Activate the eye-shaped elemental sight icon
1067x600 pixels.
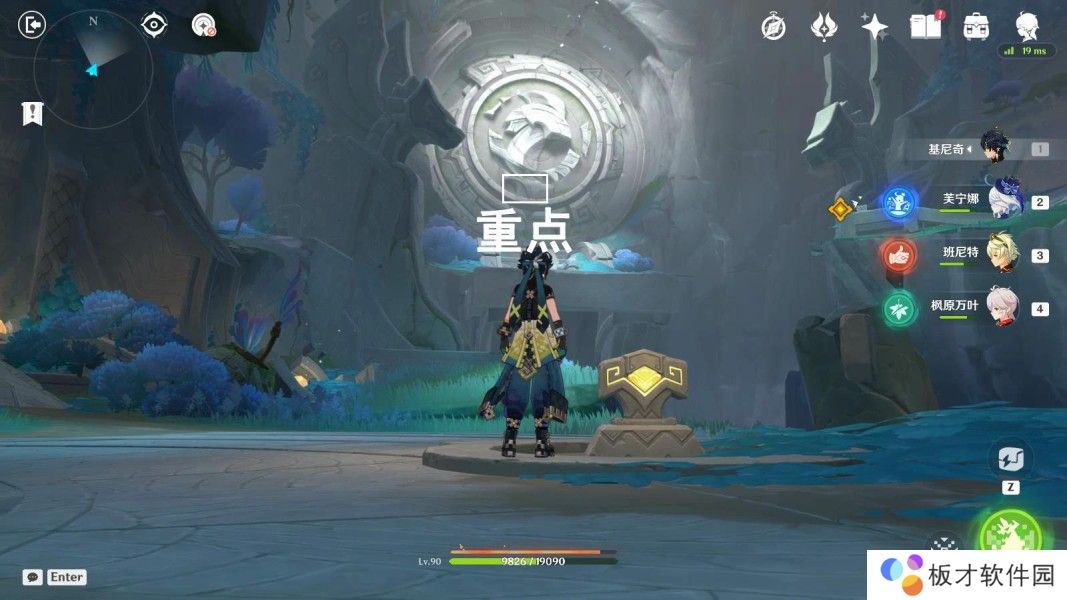[x=154, y=25]
